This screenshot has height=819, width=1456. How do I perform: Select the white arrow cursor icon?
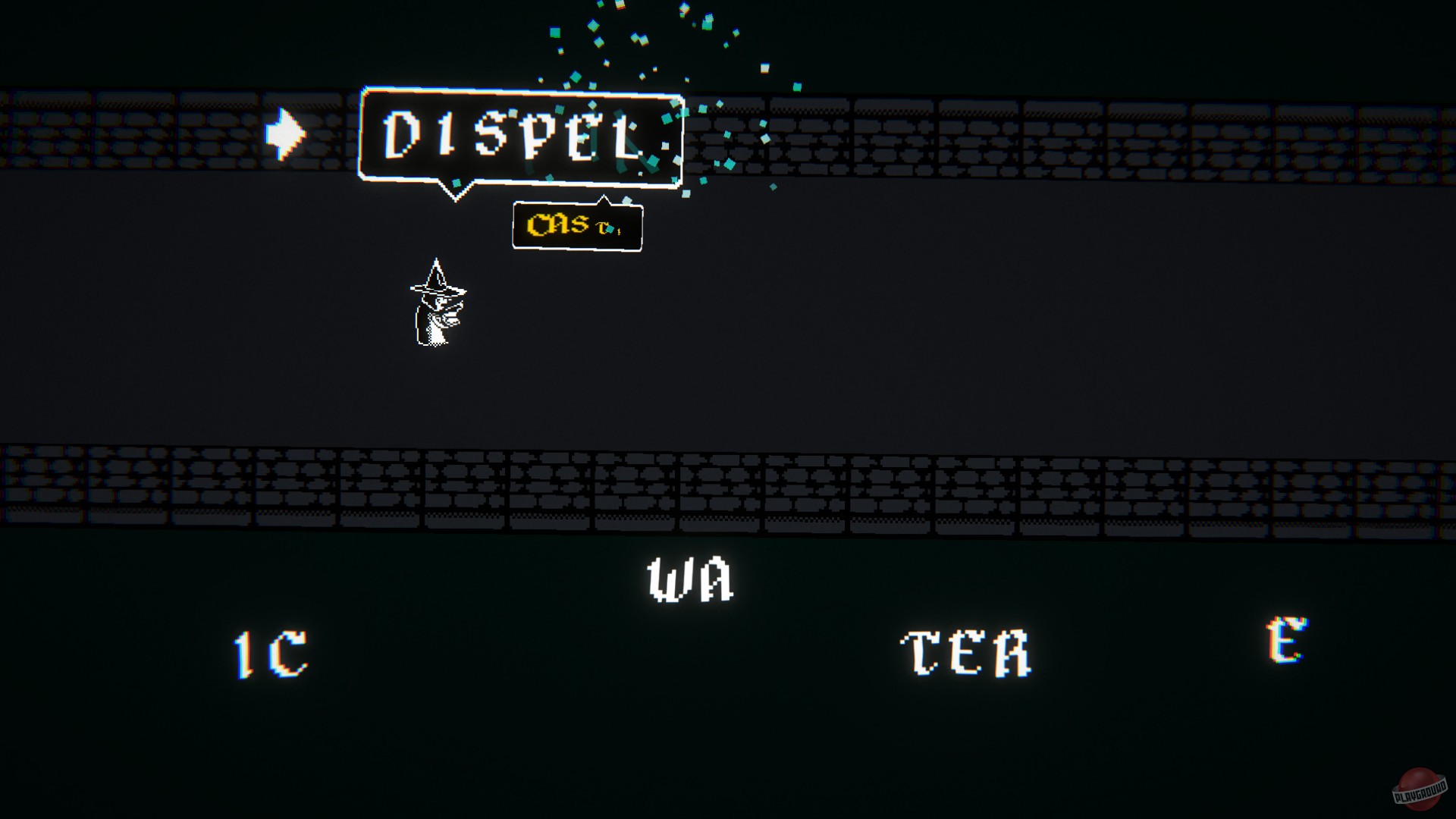click(x=286, y=135)
